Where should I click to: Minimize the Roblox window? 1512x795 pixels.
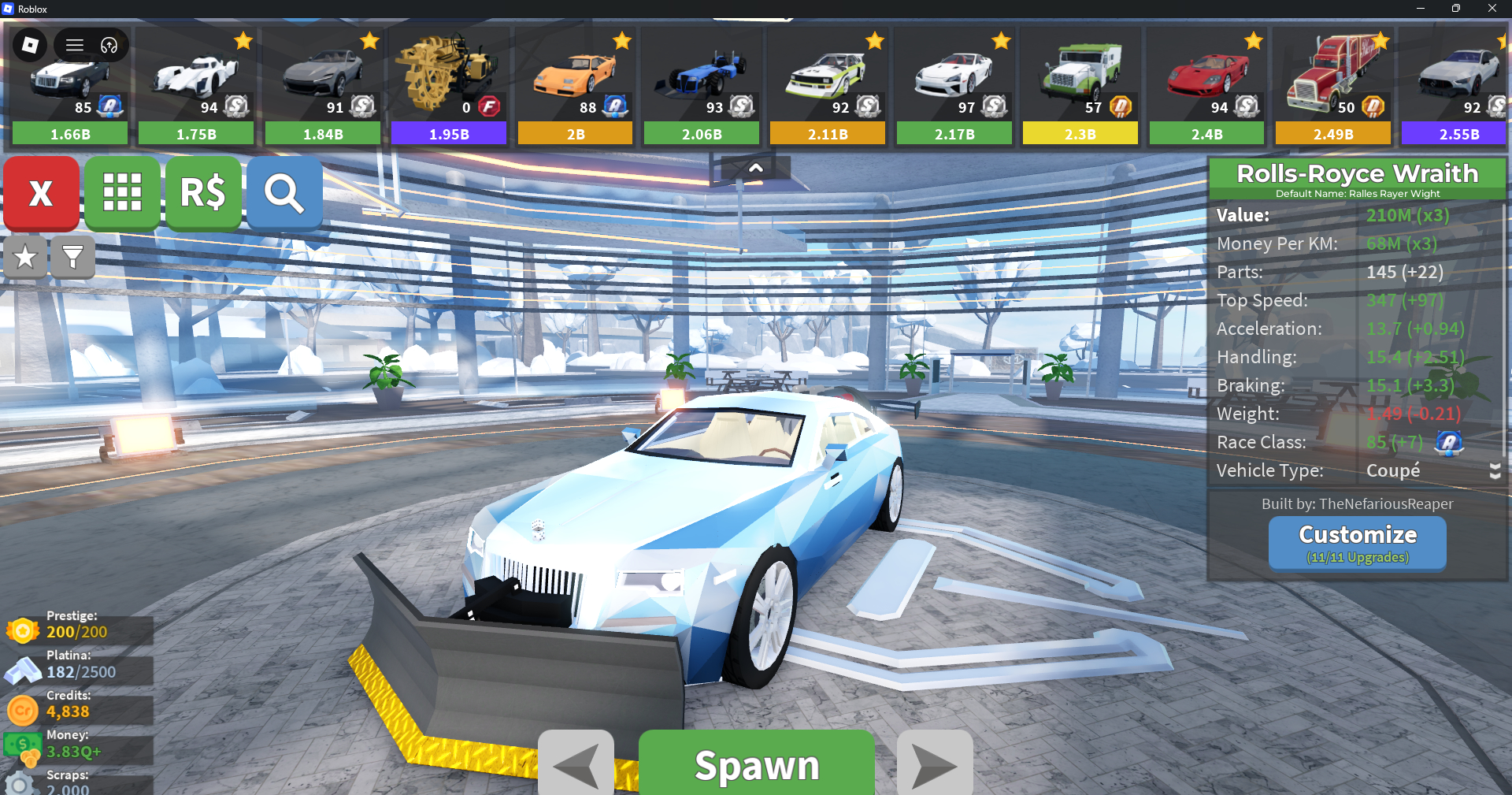[x=1420, y=9]
